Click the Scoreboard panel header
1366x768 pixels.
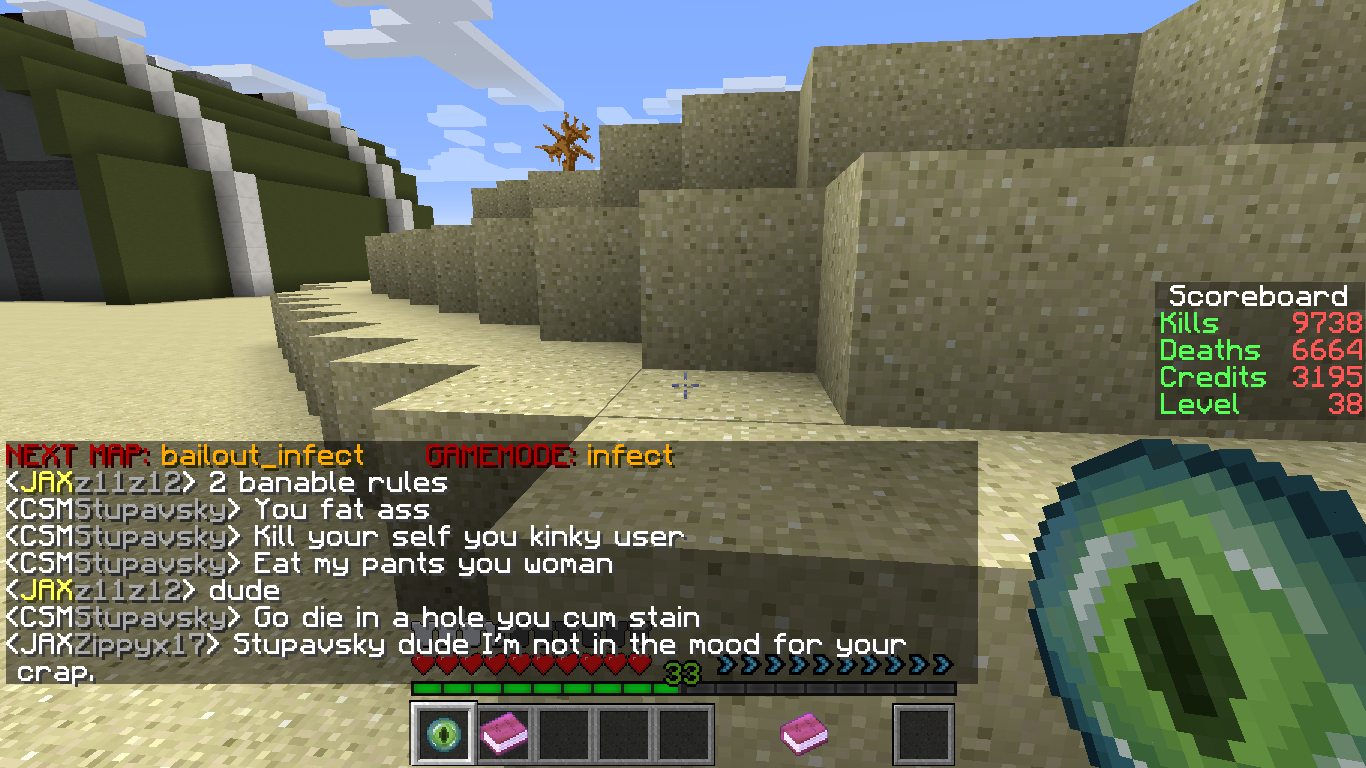pos(1258,296)
